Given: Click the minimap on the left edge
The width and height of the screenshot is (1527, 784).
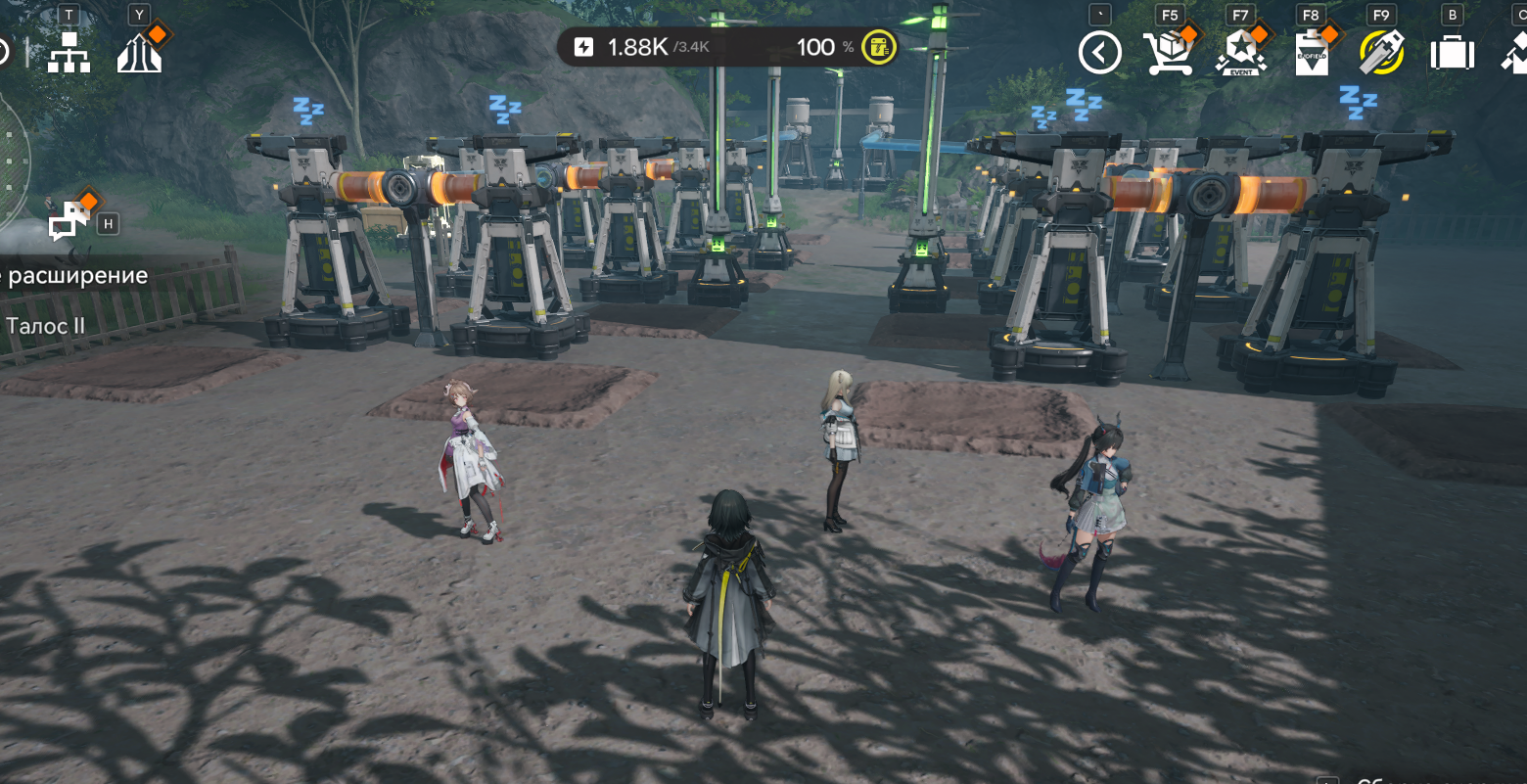Looking at the screenshot, I should 12,161.
